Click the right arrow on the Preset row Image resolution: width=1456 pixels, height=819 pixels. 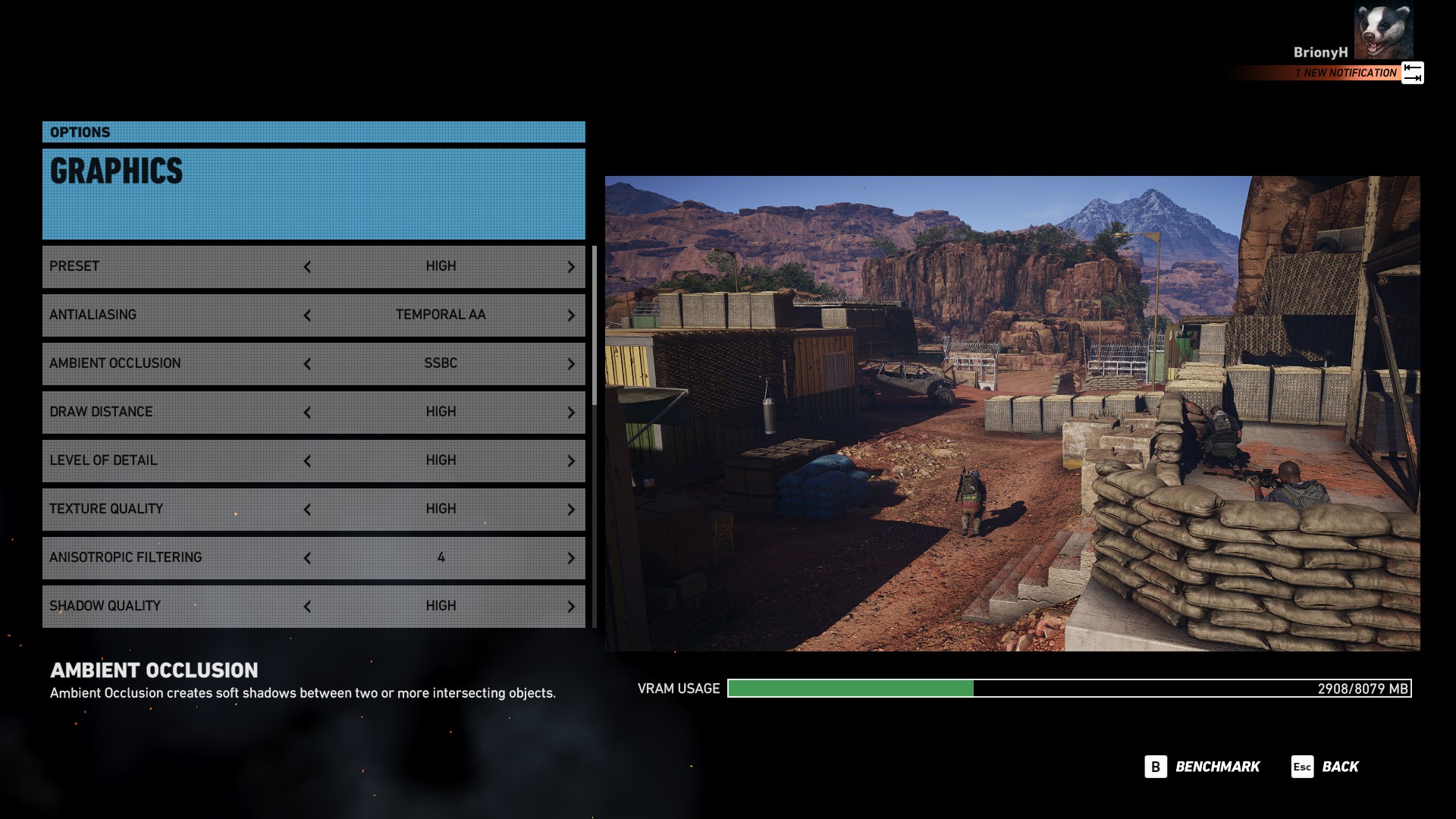[x=571, y=267]
